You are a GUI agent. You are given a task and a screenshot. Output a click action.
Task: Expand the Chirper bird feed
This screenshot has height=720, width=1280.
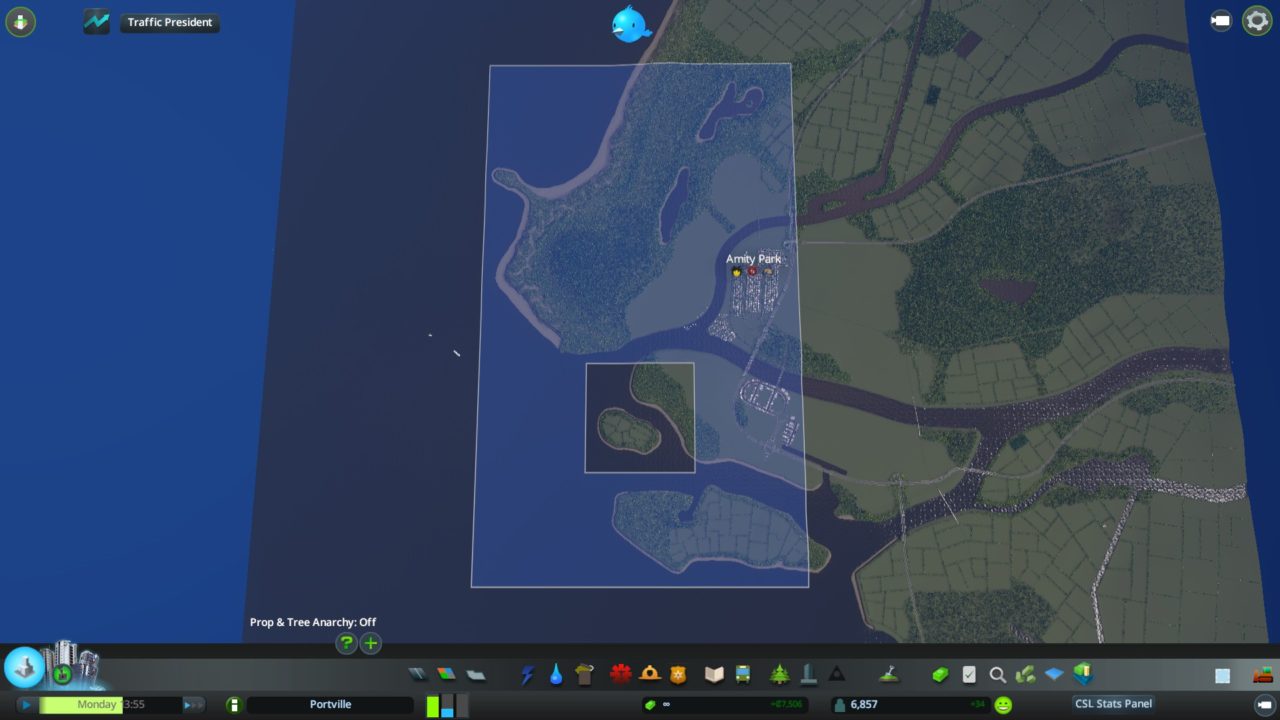pyautogui.click(x=628, y=22)
